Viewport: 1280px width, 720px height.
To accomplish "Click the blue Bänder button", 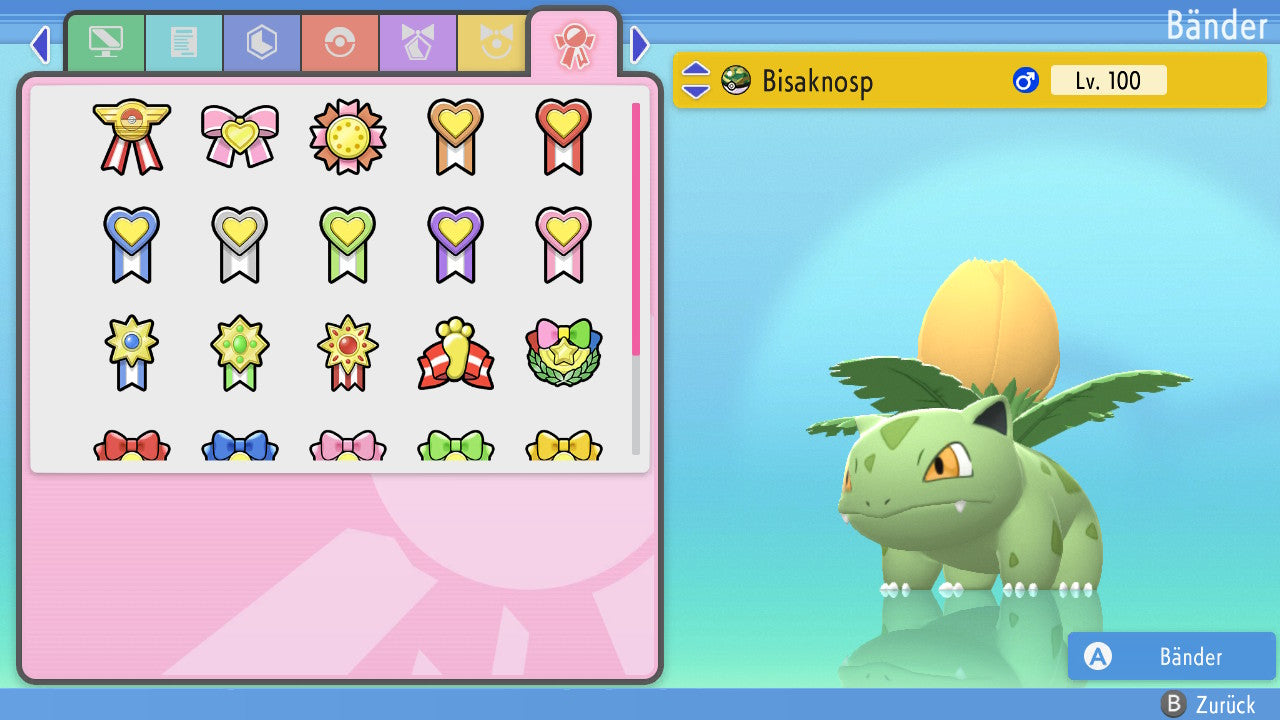I will pyautogui.click(x=1171, y=656).
